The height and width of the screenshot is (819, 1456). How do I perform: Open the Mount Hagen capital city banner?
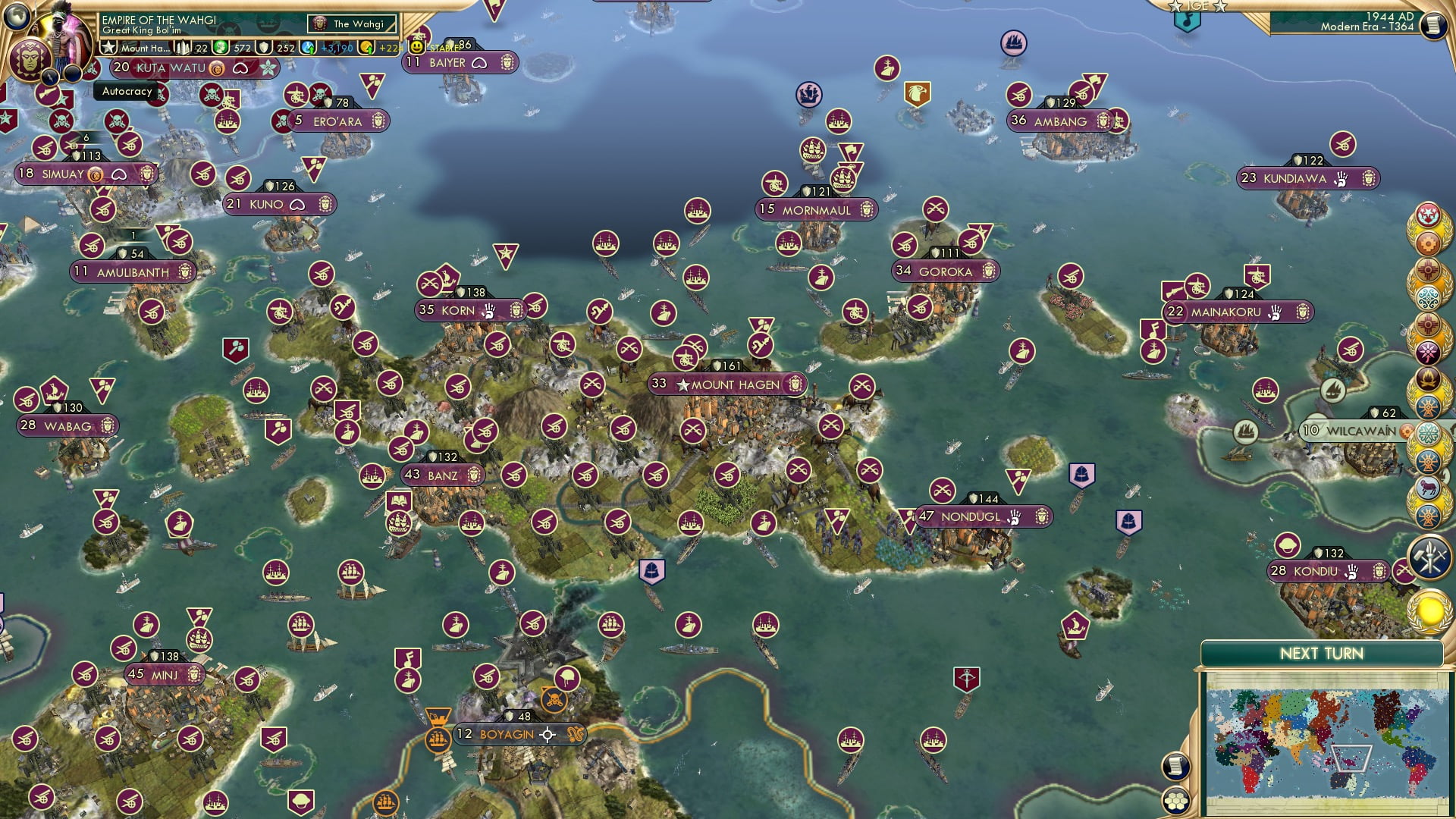click(724, 384)
